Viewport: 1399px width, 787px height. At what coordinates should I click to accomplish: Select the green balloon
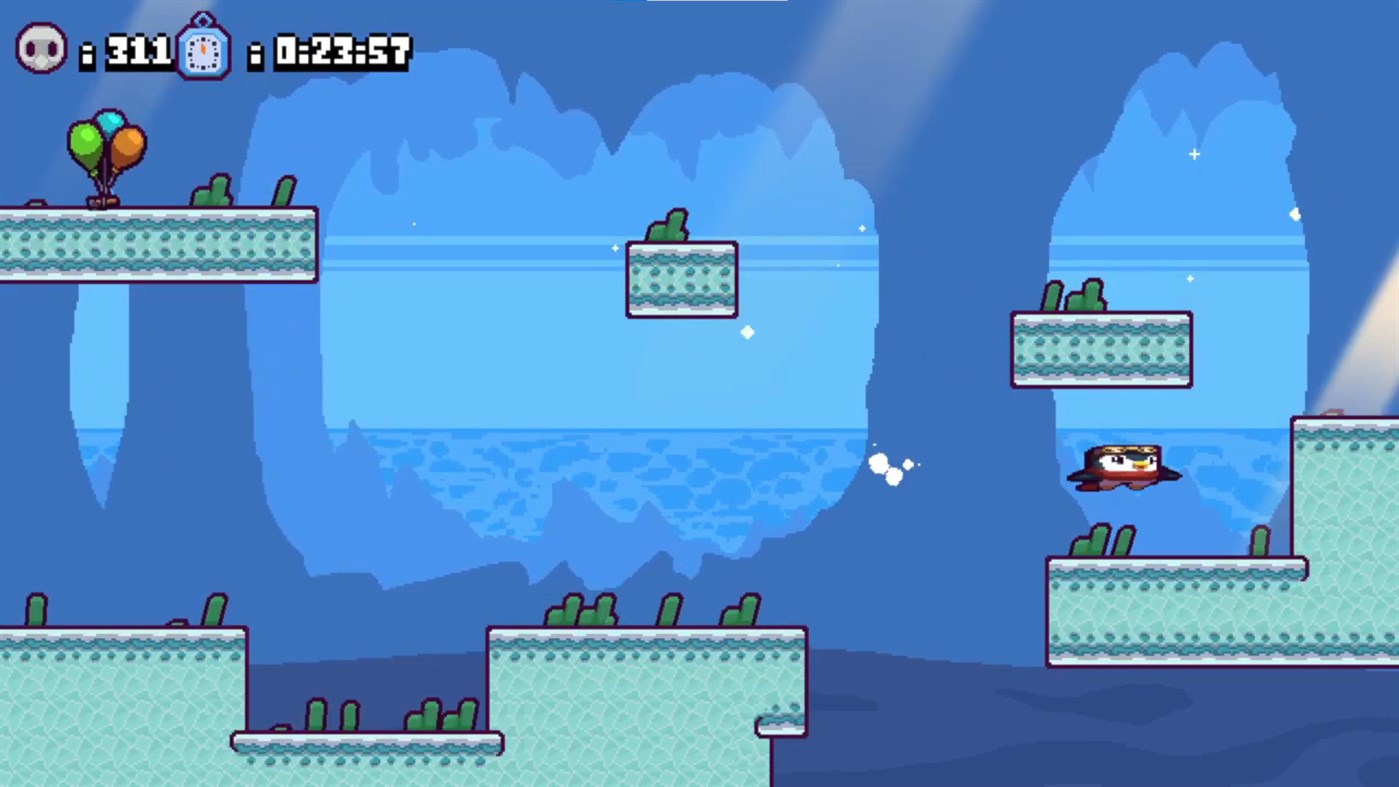[86, 142]
